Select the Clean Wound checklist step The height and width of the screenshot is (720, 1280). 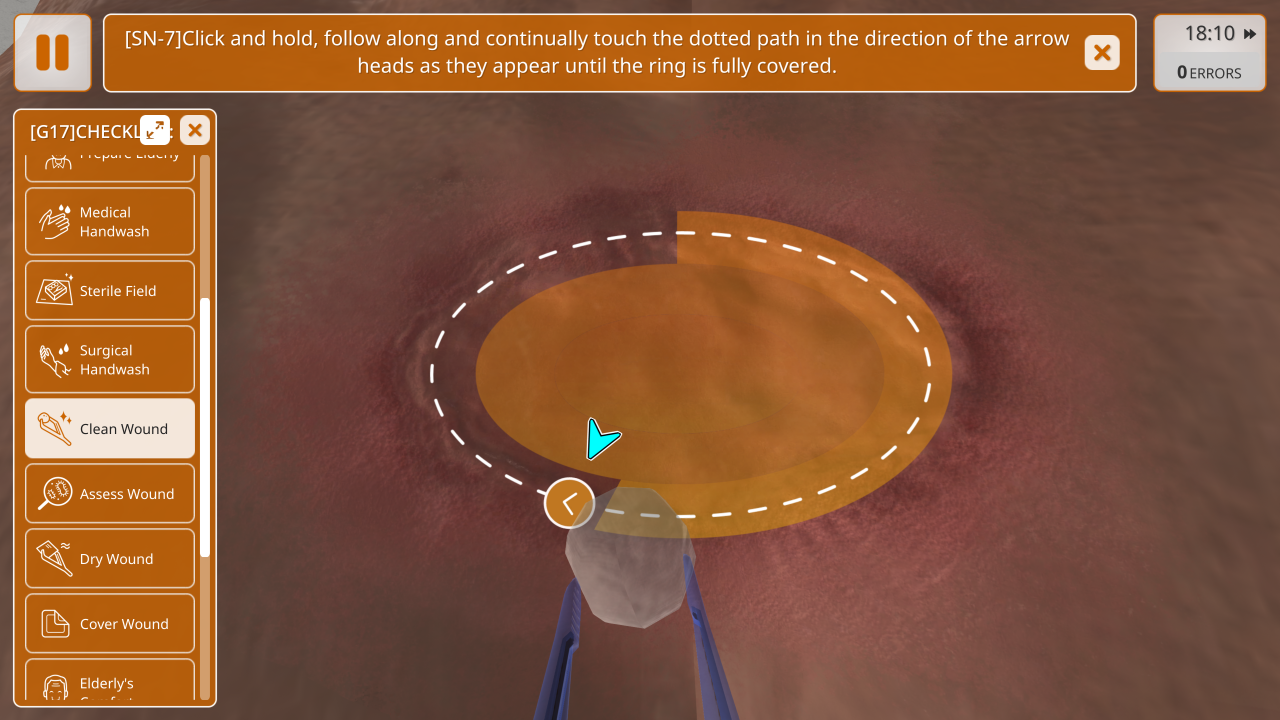(110, 429)
